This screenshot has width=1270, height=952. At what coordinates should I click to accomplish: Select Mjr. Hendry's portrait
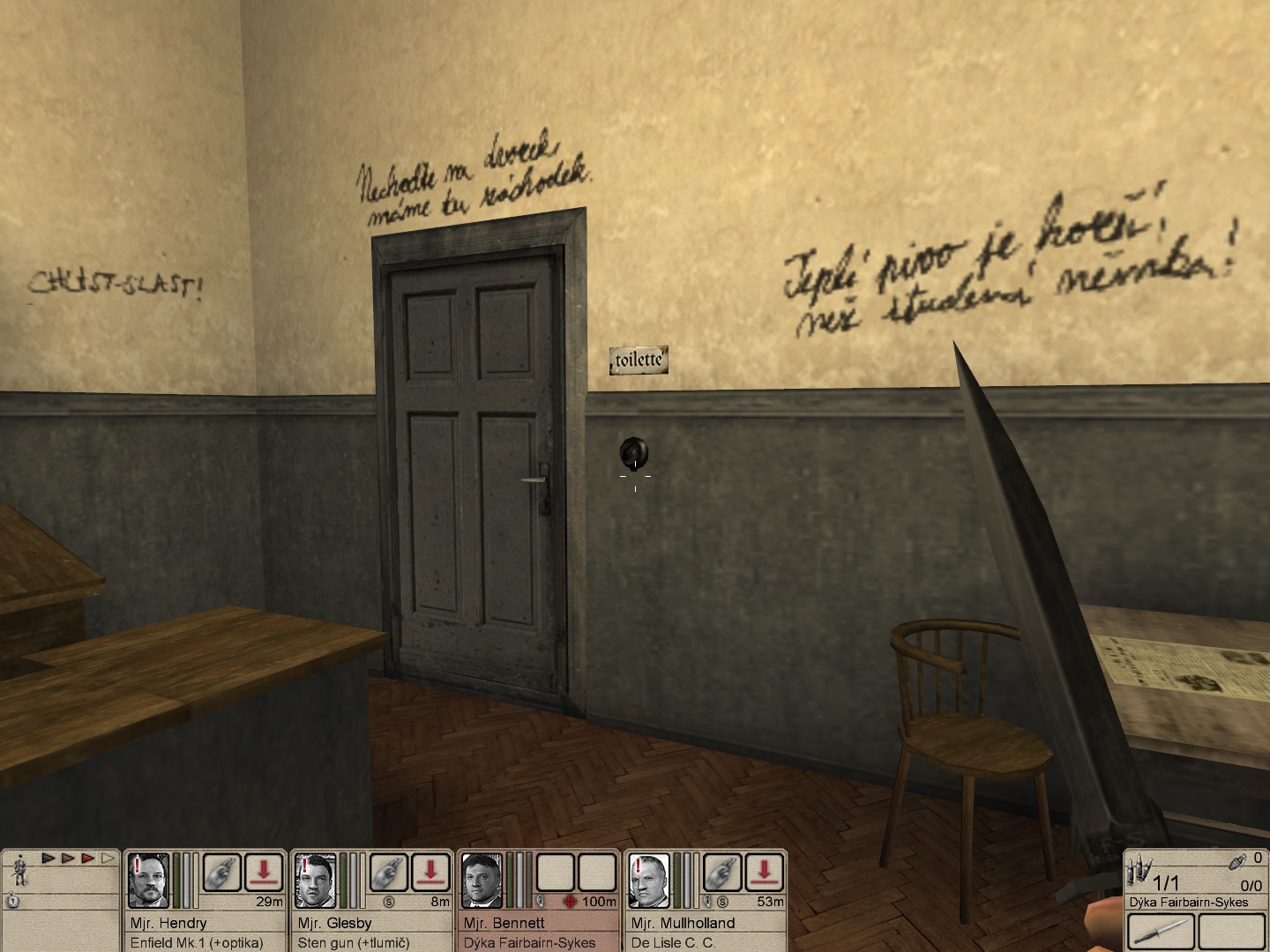point(148,880)
